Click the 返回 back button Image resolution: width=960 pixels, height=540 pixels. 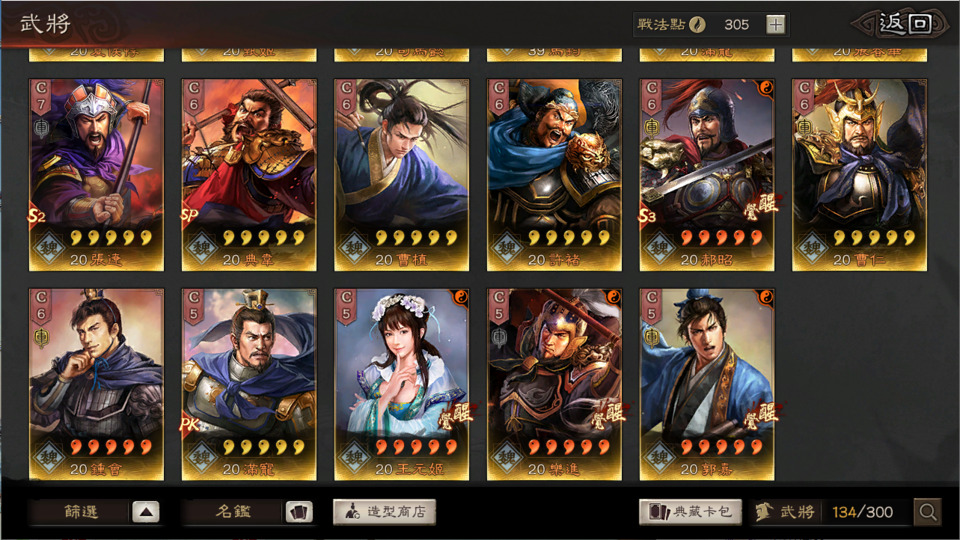904,24
